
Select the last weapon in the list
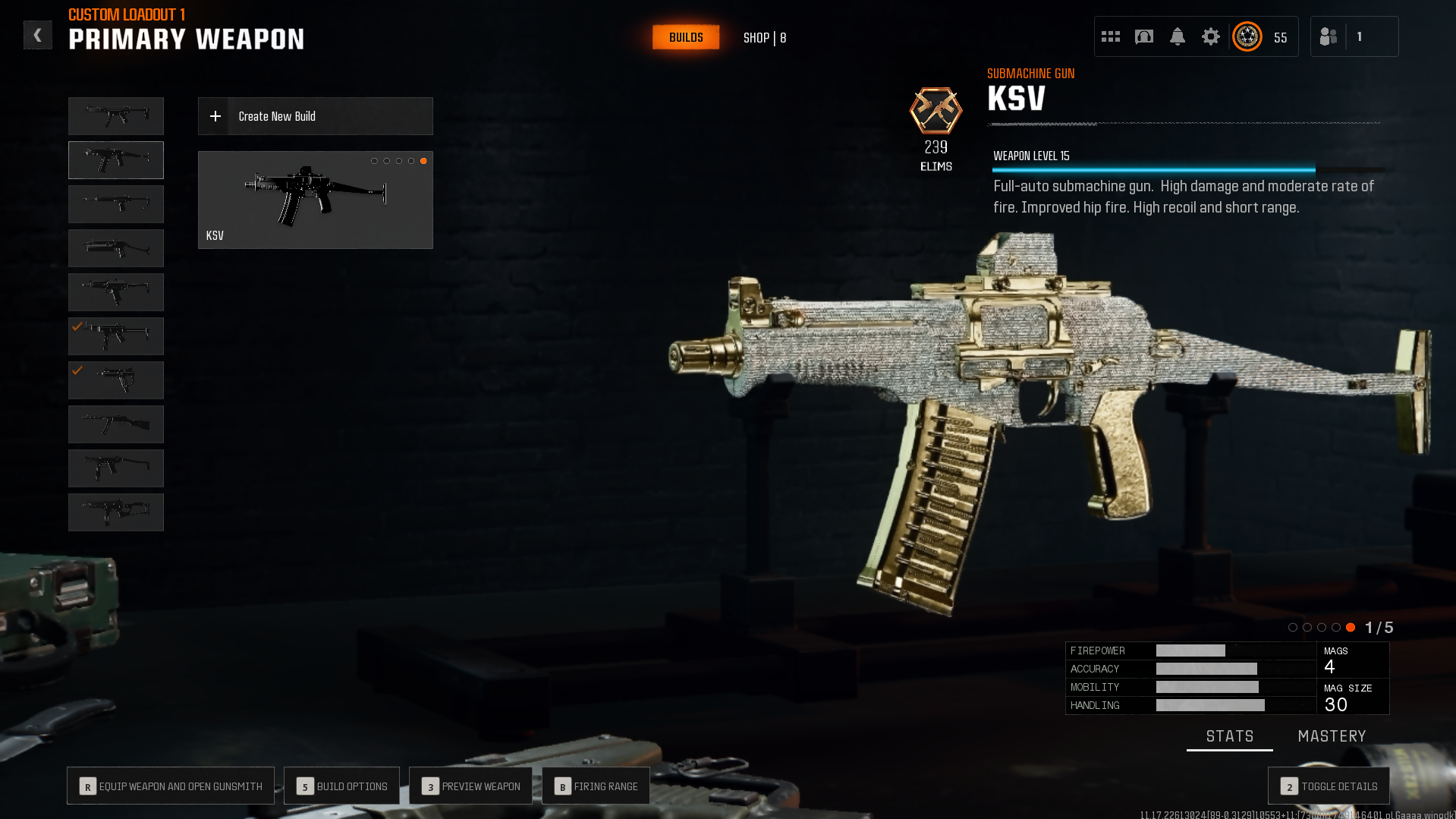click(x=116, y=512)
